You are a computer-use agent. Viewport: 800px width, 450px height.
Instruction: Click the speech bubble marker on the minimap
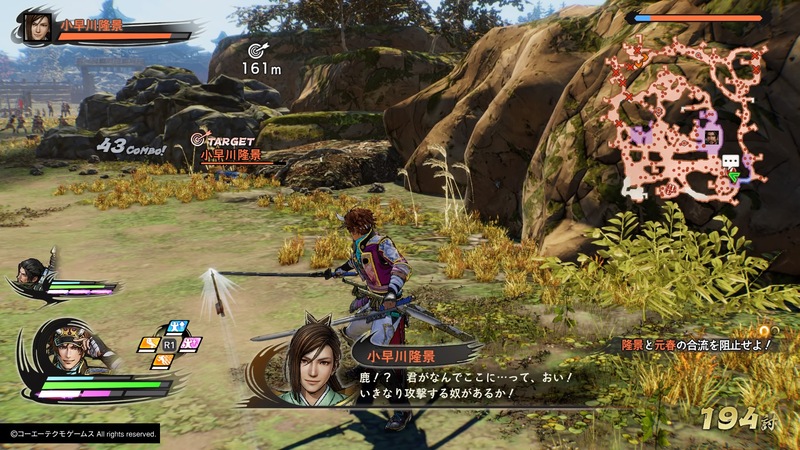click(731, 161)
